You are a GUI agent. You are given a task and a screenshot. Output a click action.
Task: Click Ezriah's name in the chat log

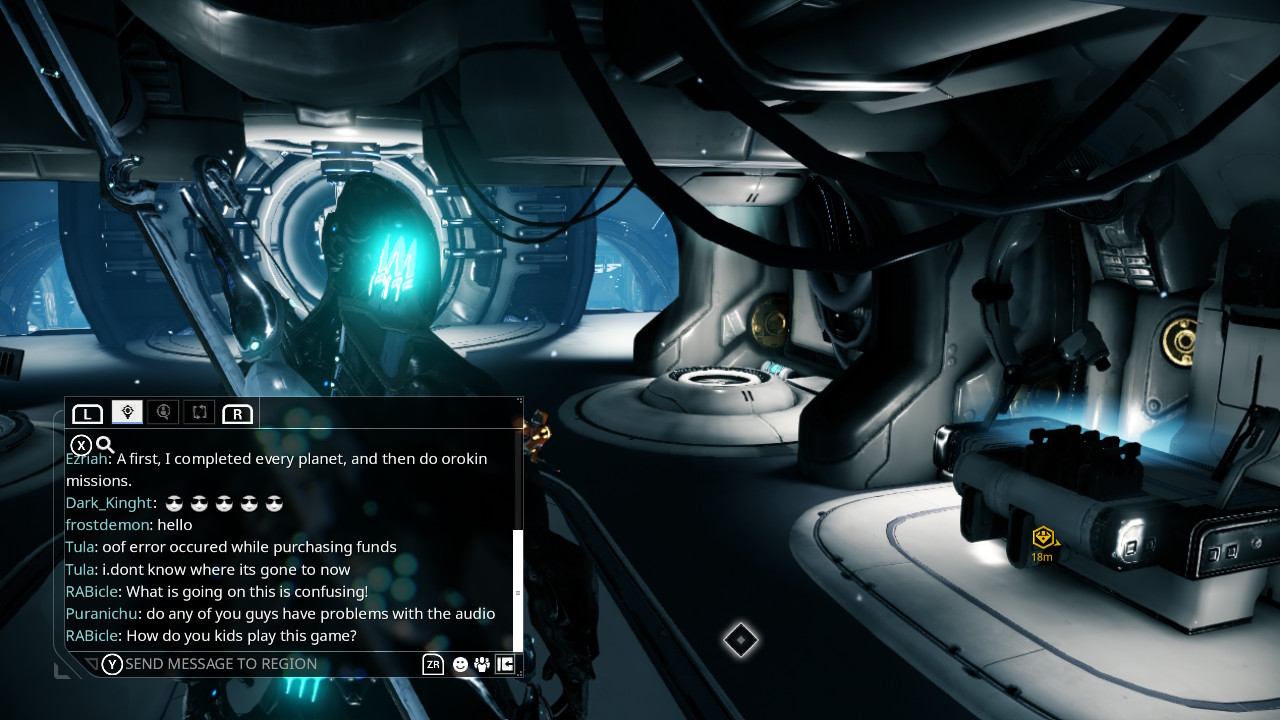tap(86, 459)
